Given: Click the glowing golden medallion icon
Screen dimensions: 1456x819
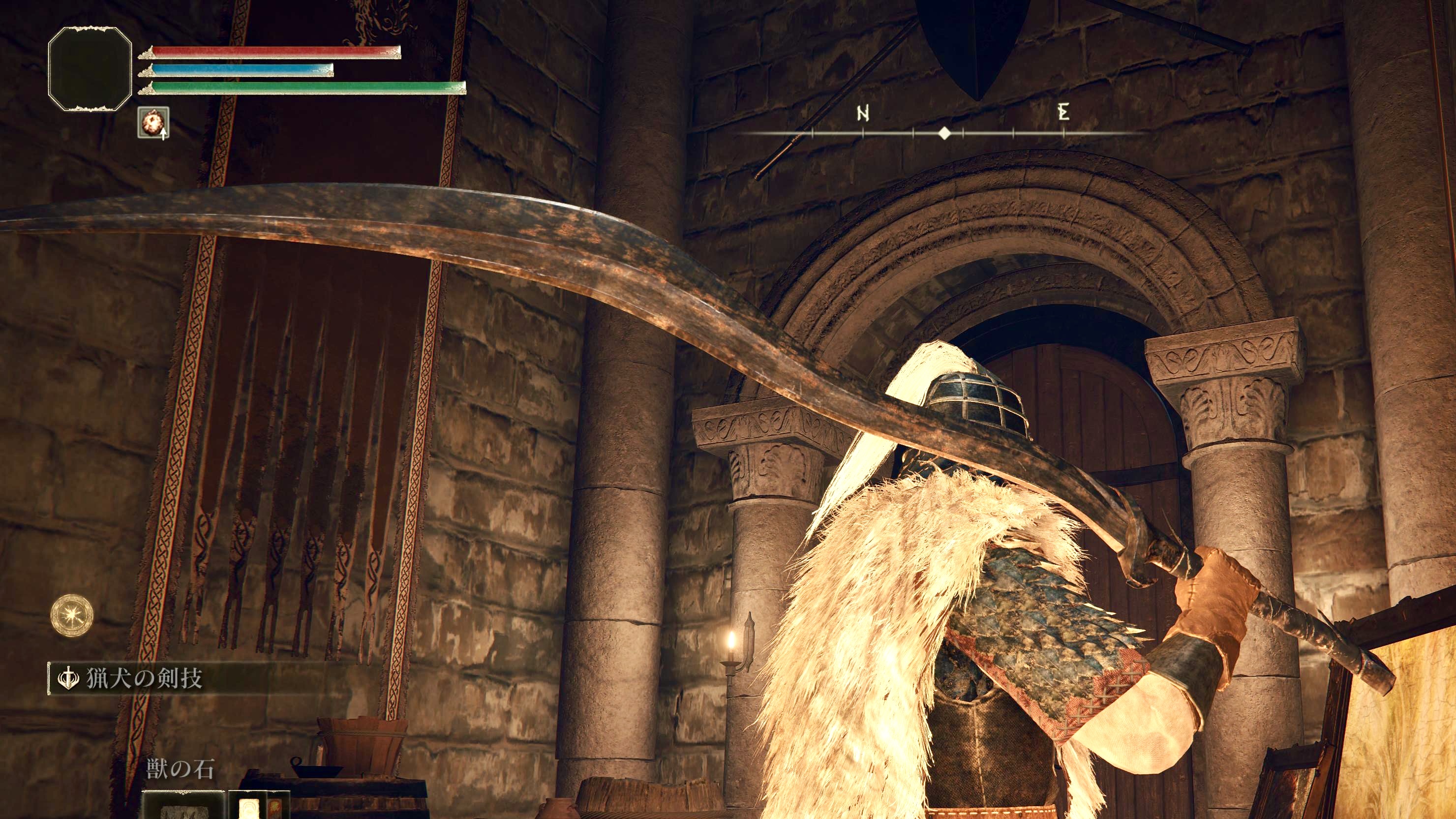Looking at the screenshot, I should pyautogui.click(x=71, y=613).
